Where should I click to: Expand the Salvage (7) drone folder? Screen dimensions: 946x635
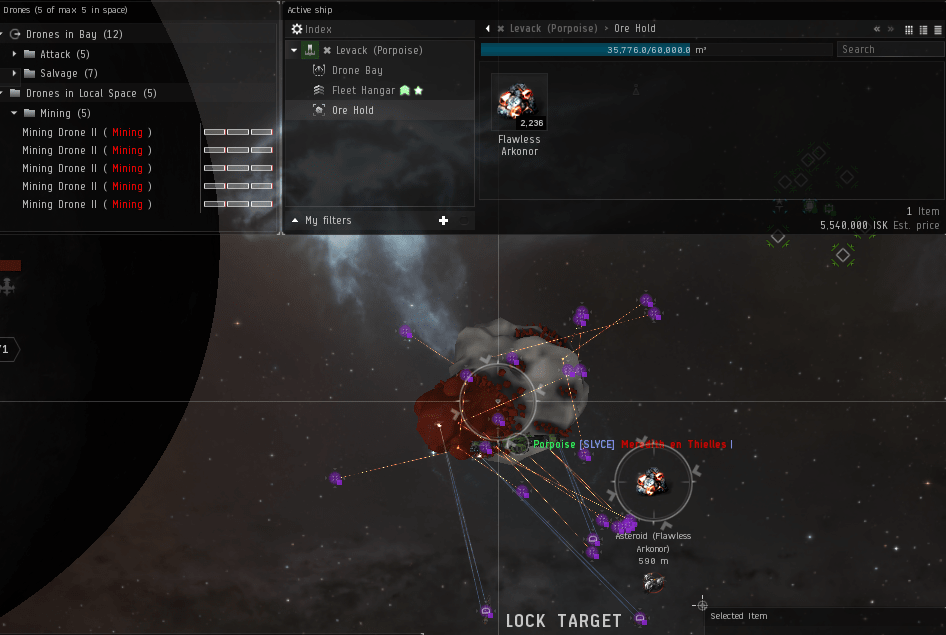15,74
